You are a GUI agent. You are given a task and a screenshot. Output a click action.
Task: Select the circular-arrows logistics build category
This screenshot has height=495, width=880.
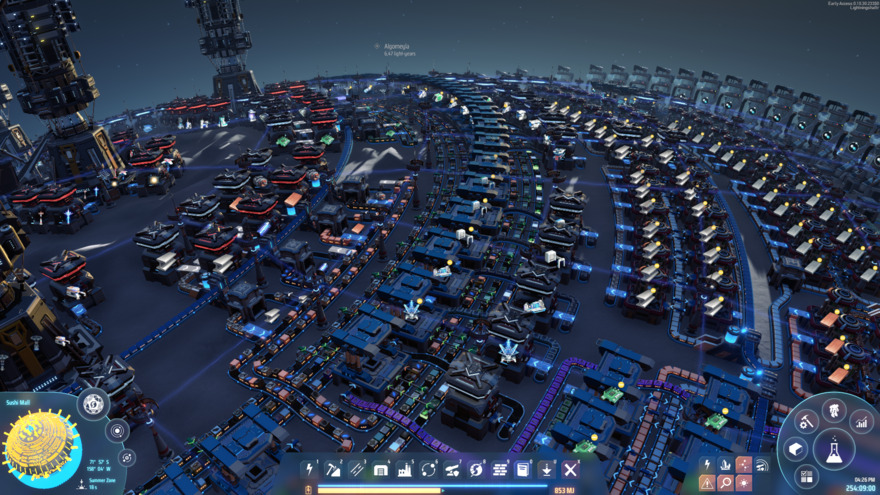tap(429, 469)
